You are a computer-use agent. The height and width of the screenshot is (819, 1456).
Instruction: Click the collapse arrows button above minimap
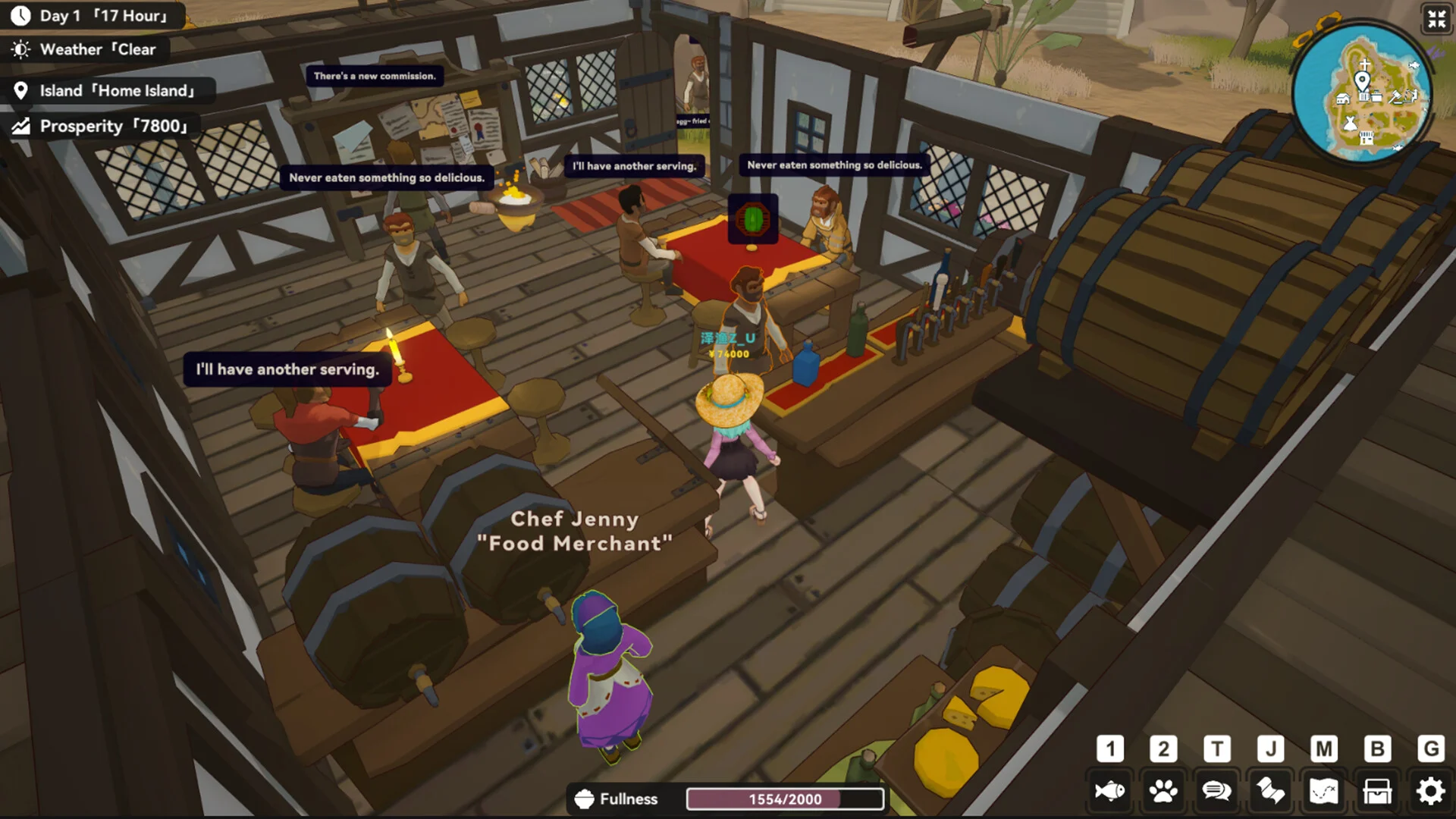[x=1436, y=19]
